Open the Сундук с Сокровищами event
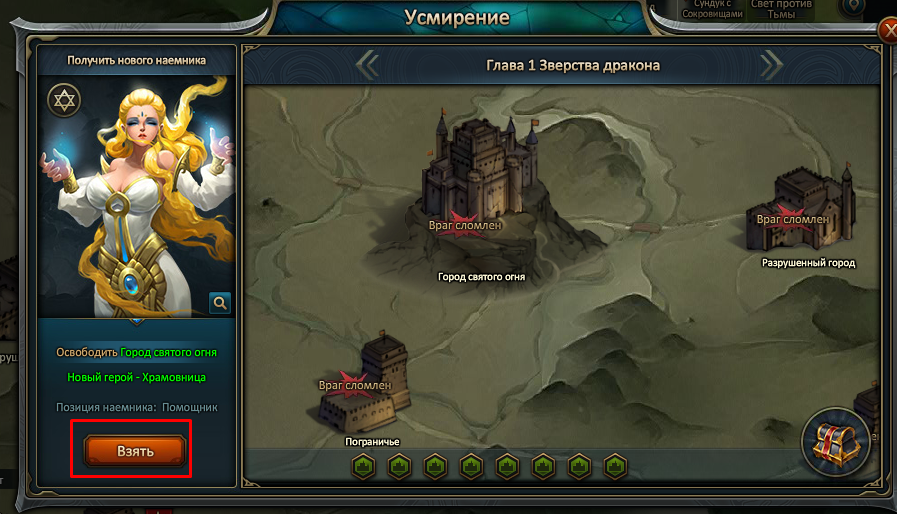Image resolution: width=897 pixels, height=514 pixels. tap(715, 9)
